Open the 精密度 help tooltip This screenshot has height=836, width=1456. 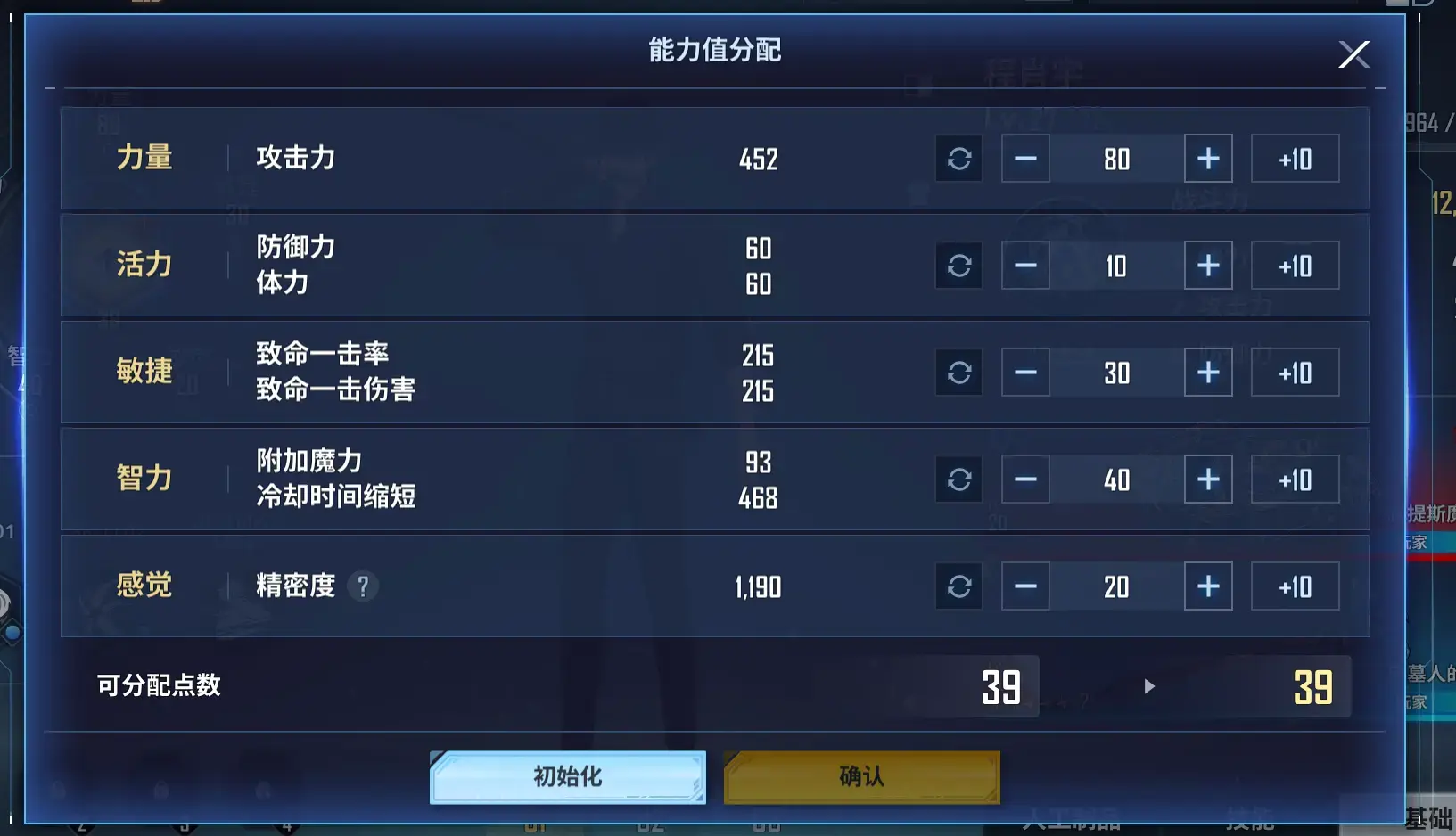point(363,586)
